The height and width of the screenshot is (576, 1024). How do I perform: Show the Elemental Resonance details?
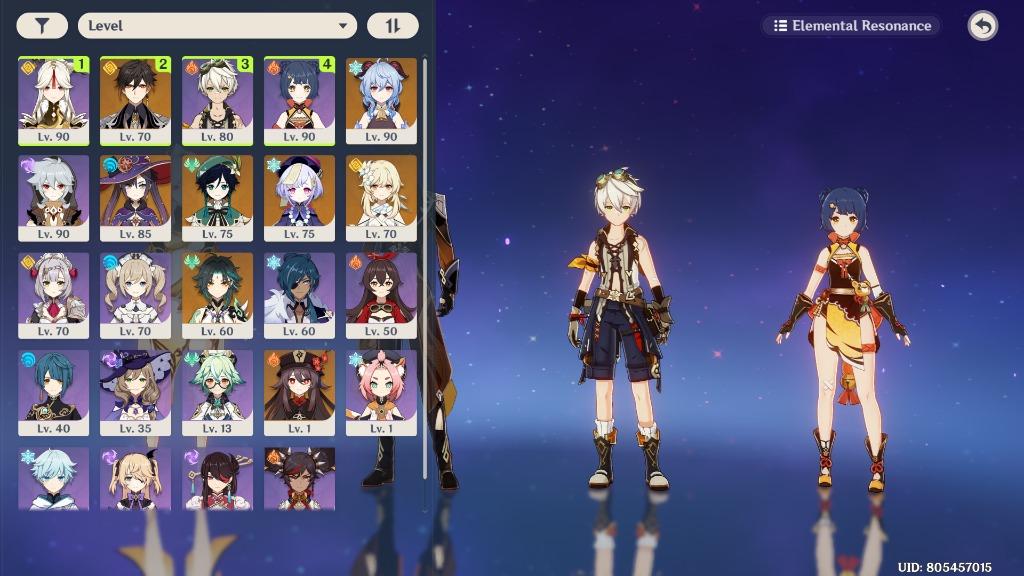852,26
